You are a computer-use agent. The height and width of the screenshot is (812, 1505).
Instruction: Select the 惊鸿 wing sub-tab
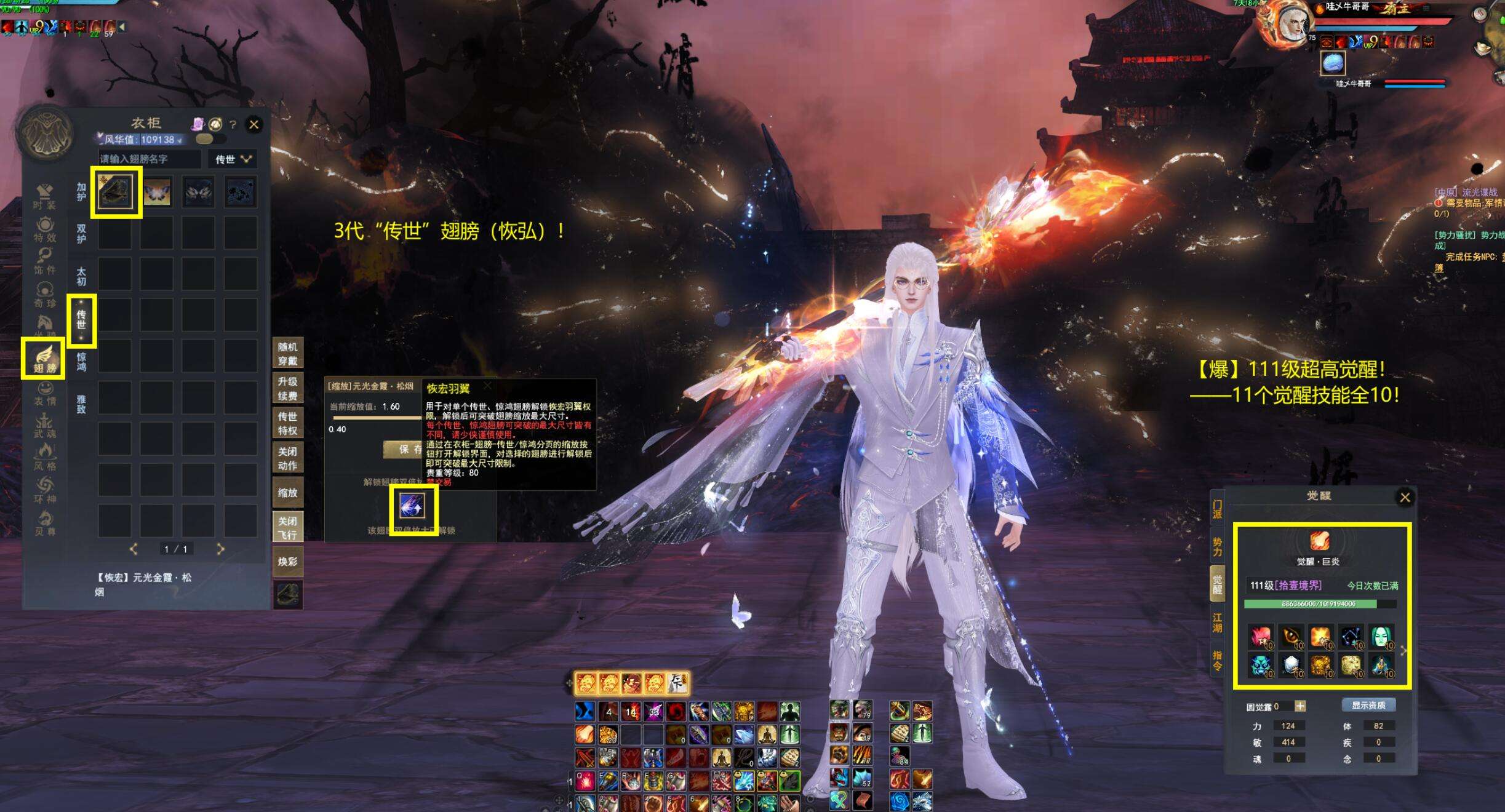81,362
